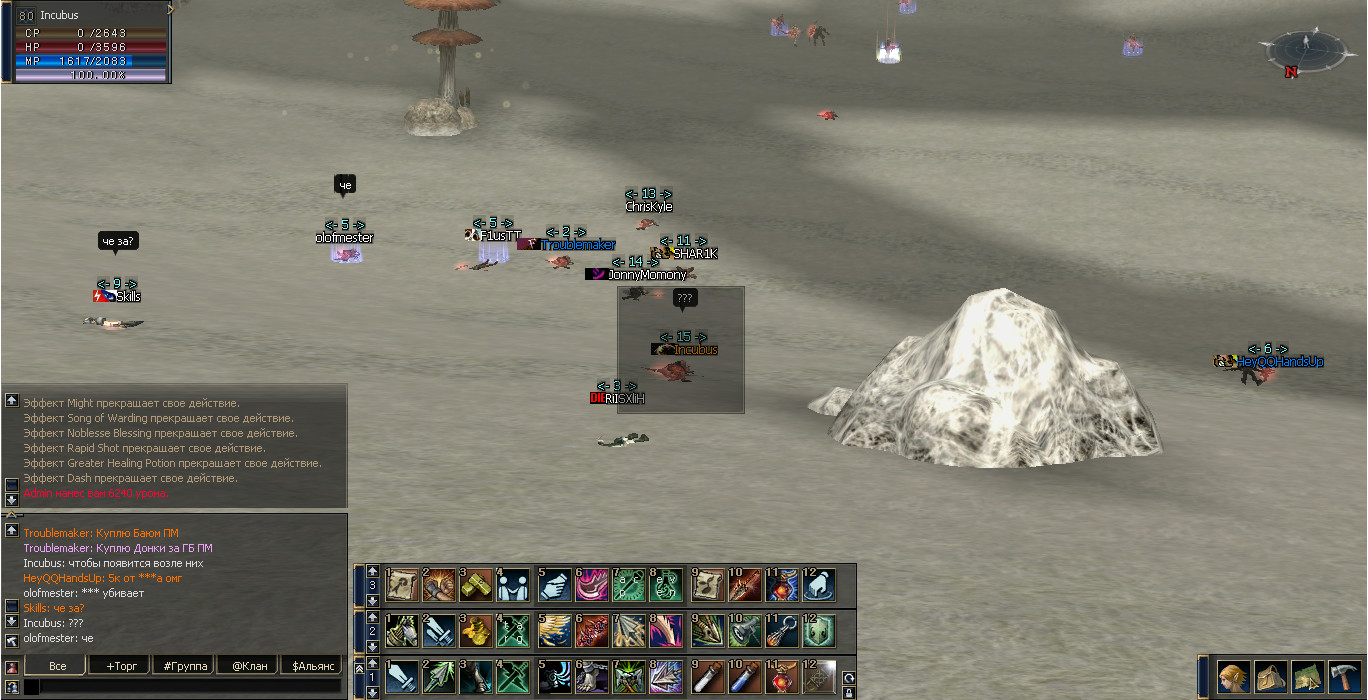This screenshot has width=1368, height=700.
Task: Activate the golden wings skill
Action: coord(553,632)
